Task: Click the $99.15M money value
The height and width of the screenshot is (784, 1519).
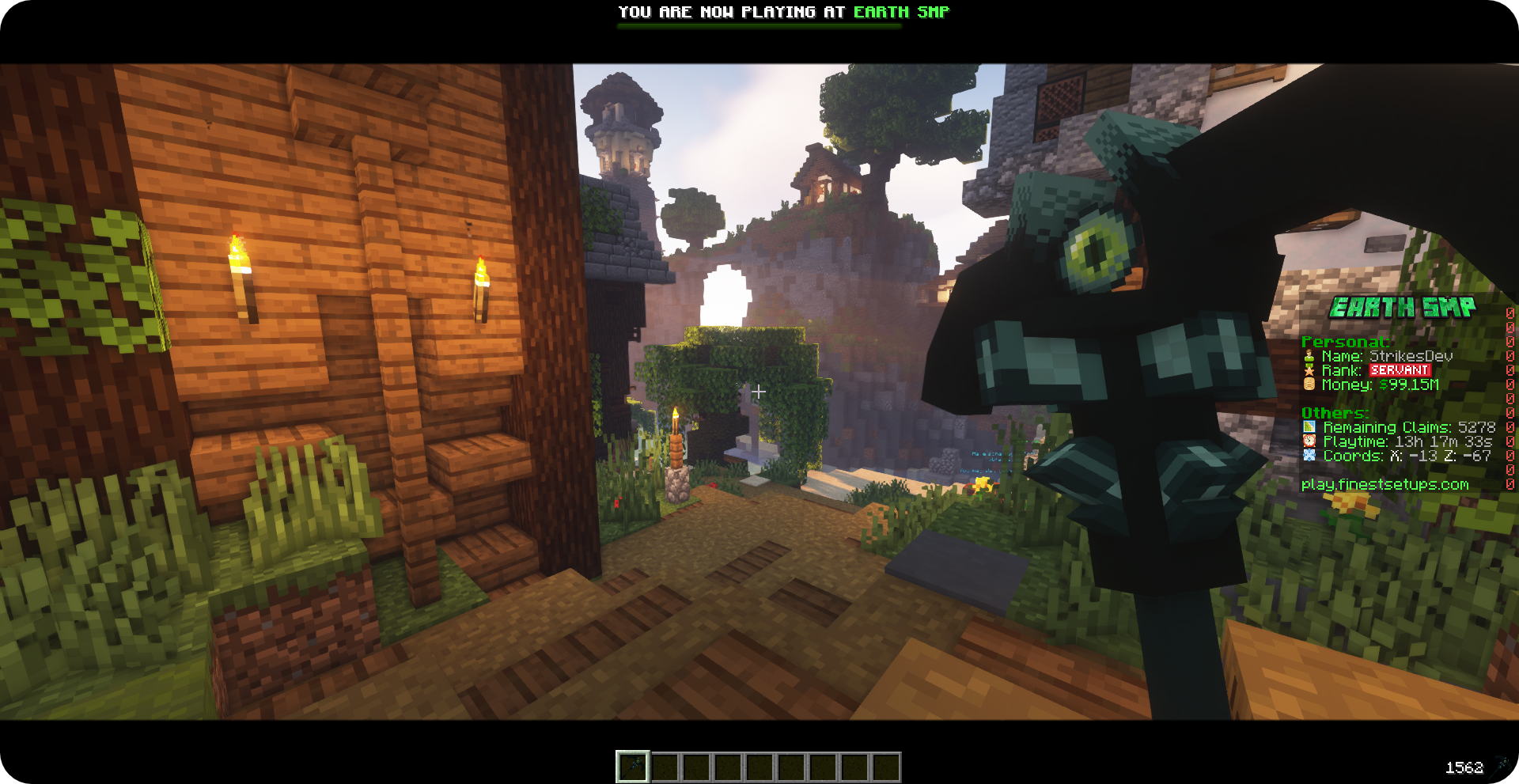Action: click(1410, 386)
